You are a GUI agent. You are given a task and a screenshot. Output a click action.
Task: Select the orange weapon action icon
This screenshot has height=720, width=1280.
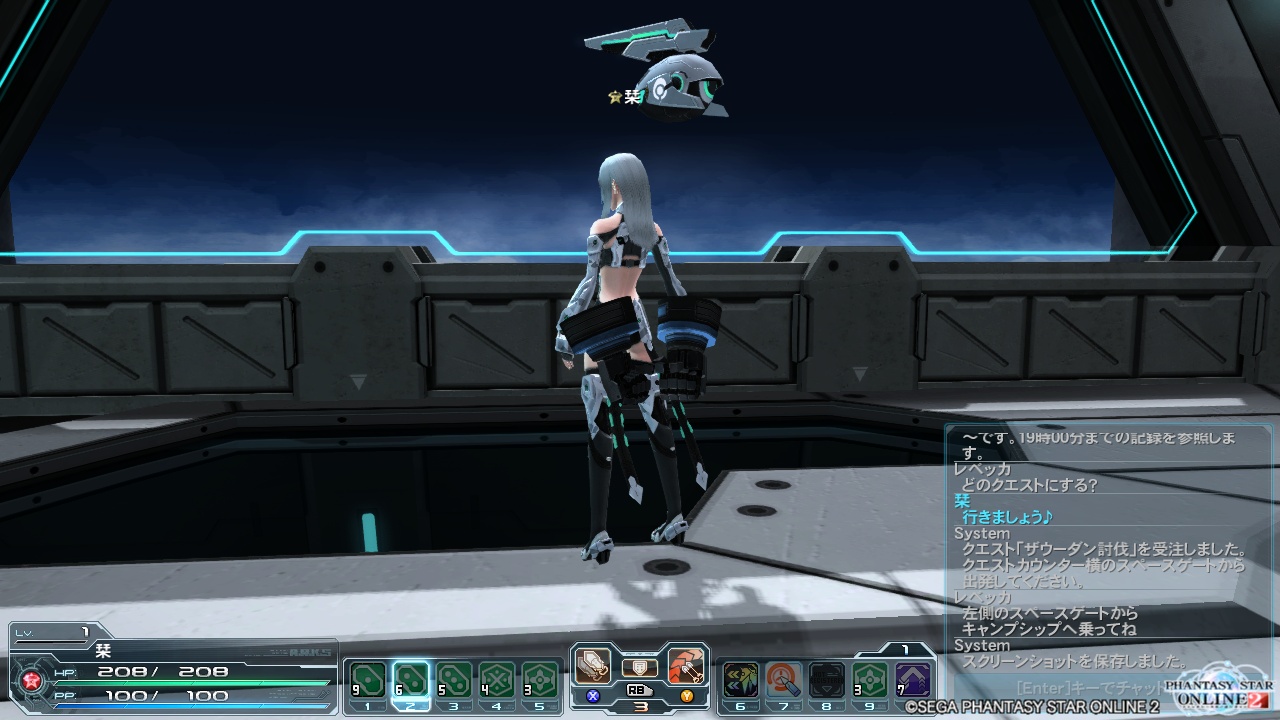[x=686, y=665]
